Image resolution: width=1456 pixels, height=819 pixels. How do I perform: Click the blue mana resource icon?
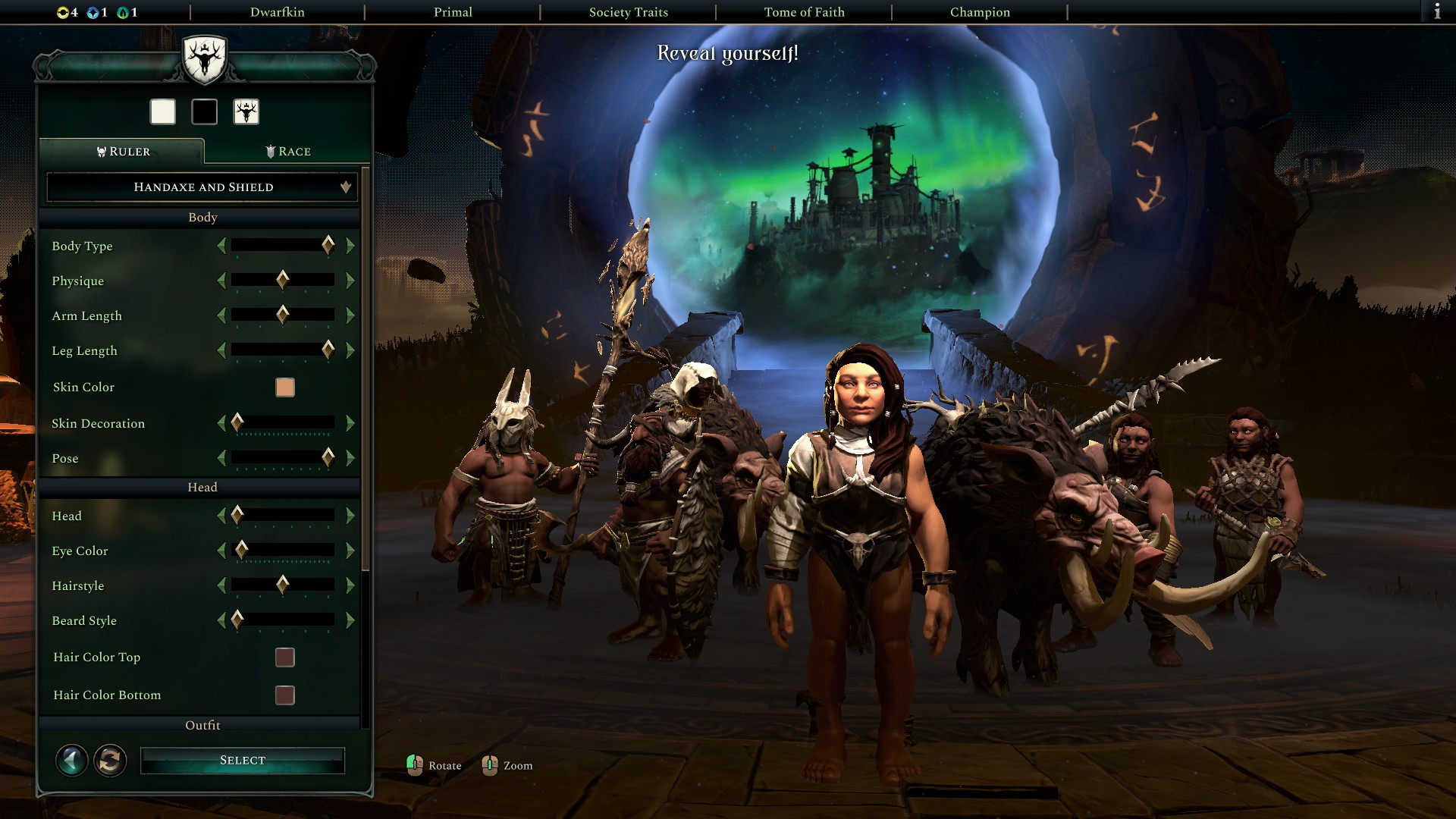point(93,12)
